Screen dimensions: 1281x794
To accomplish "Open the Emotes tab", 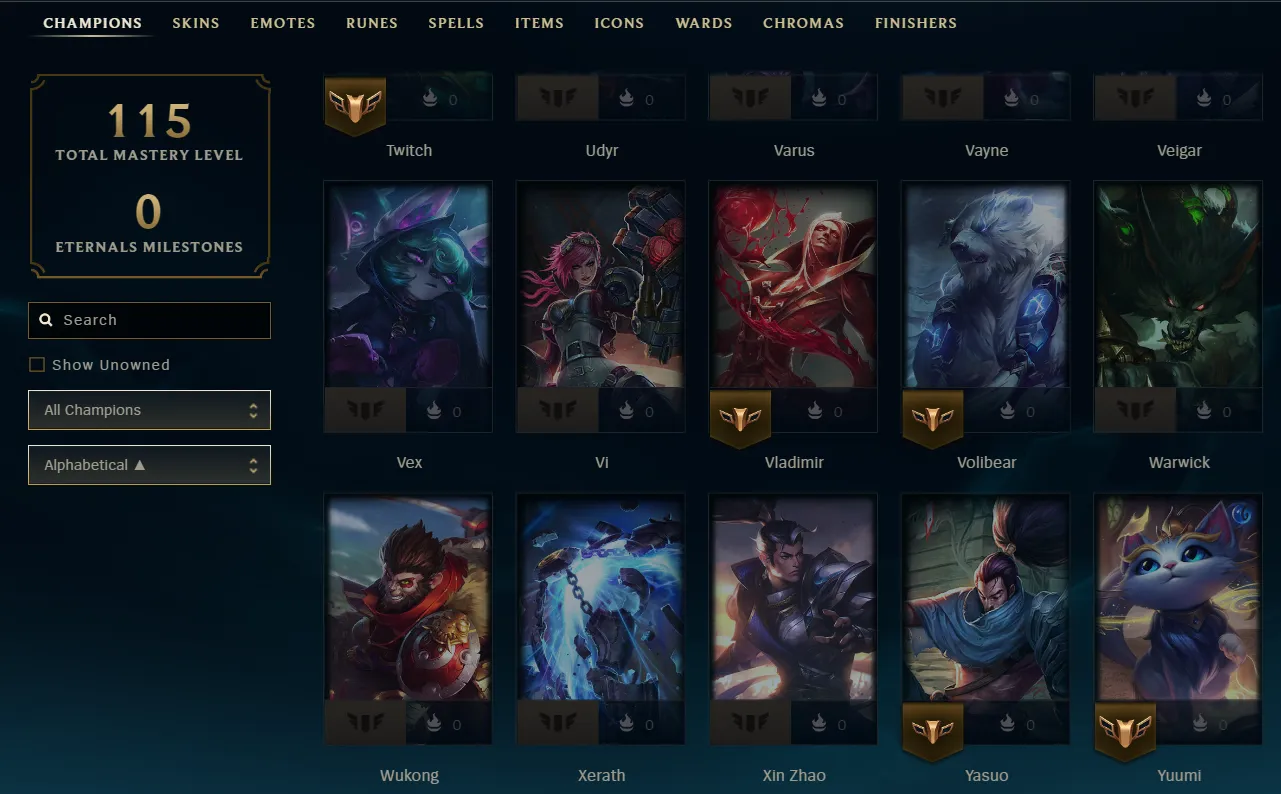I will click(282, 23).
